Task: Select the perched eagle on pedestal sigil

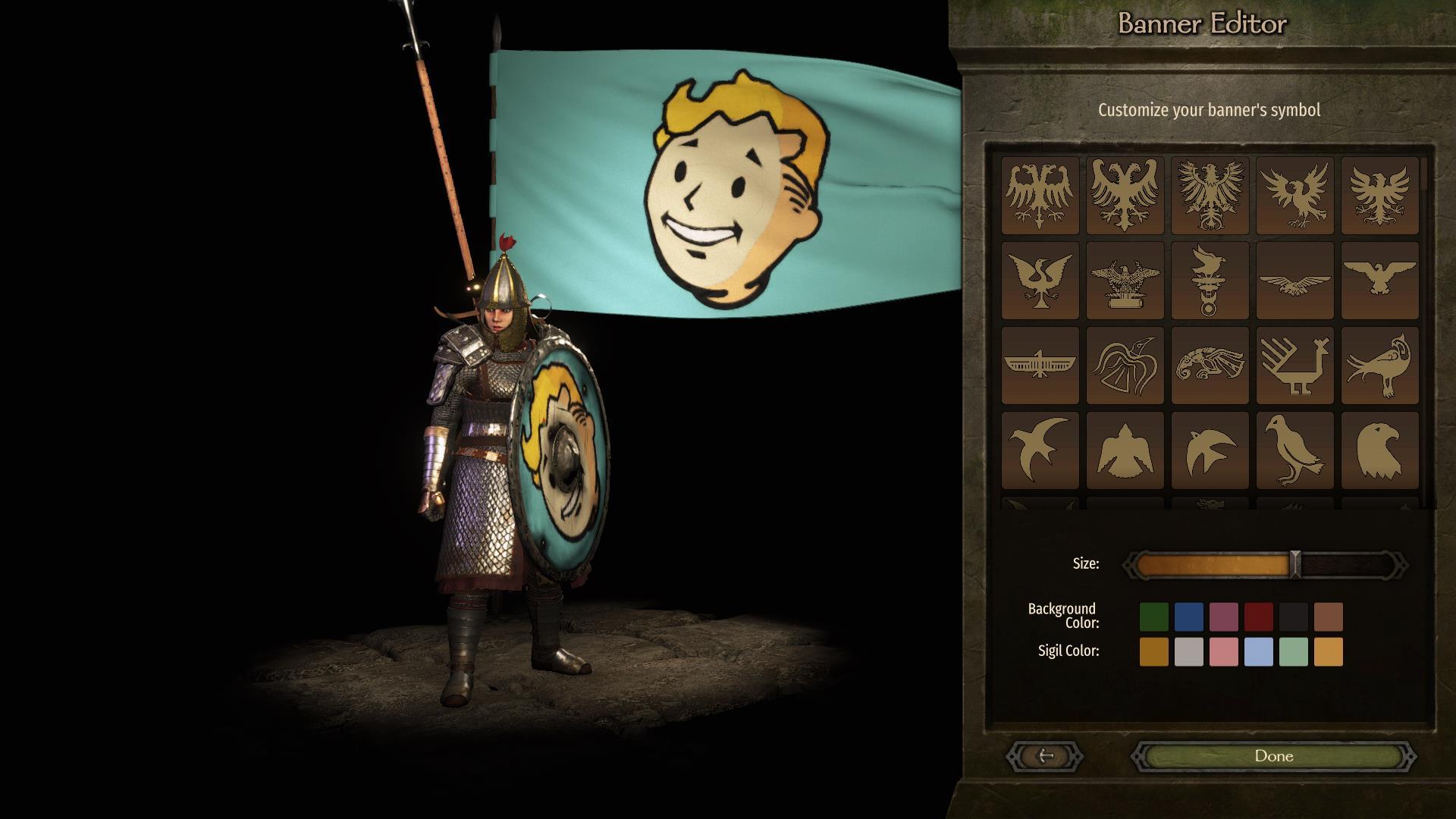Action: click(1125, 281)
